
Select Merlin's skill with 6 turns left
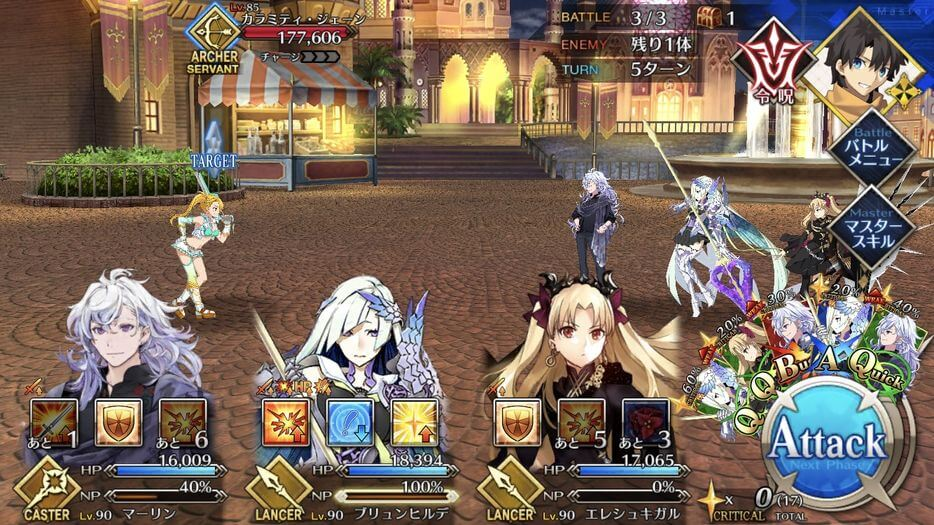tap(183, 422)
